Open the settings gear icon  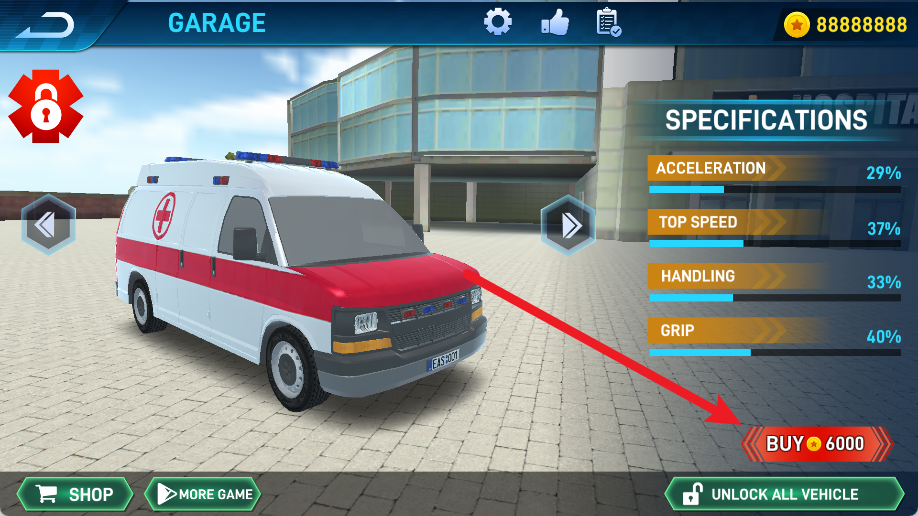pos(498,22)
